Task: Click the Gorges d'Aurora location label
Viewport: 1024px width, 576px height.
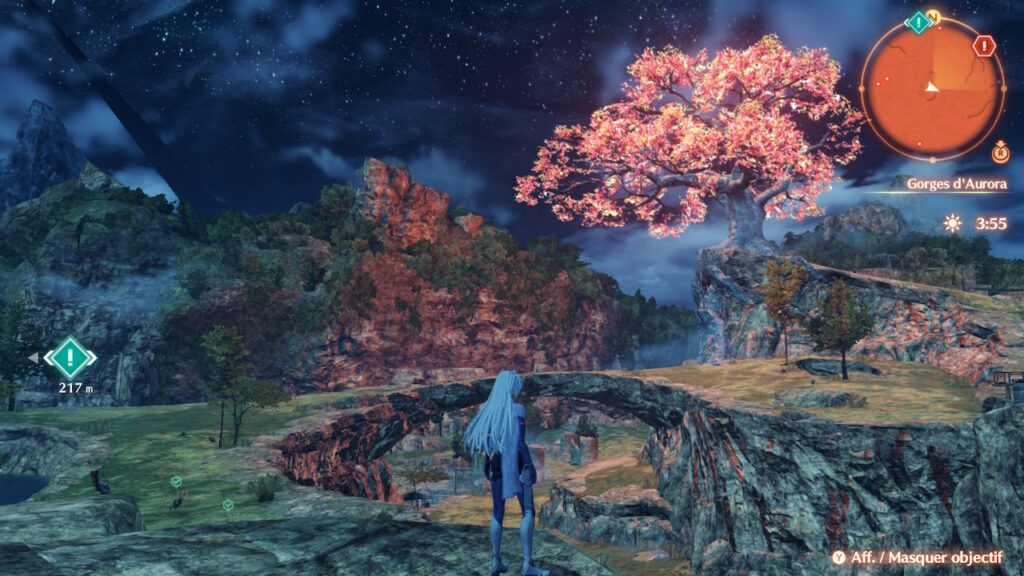Action: pos(957,184)
